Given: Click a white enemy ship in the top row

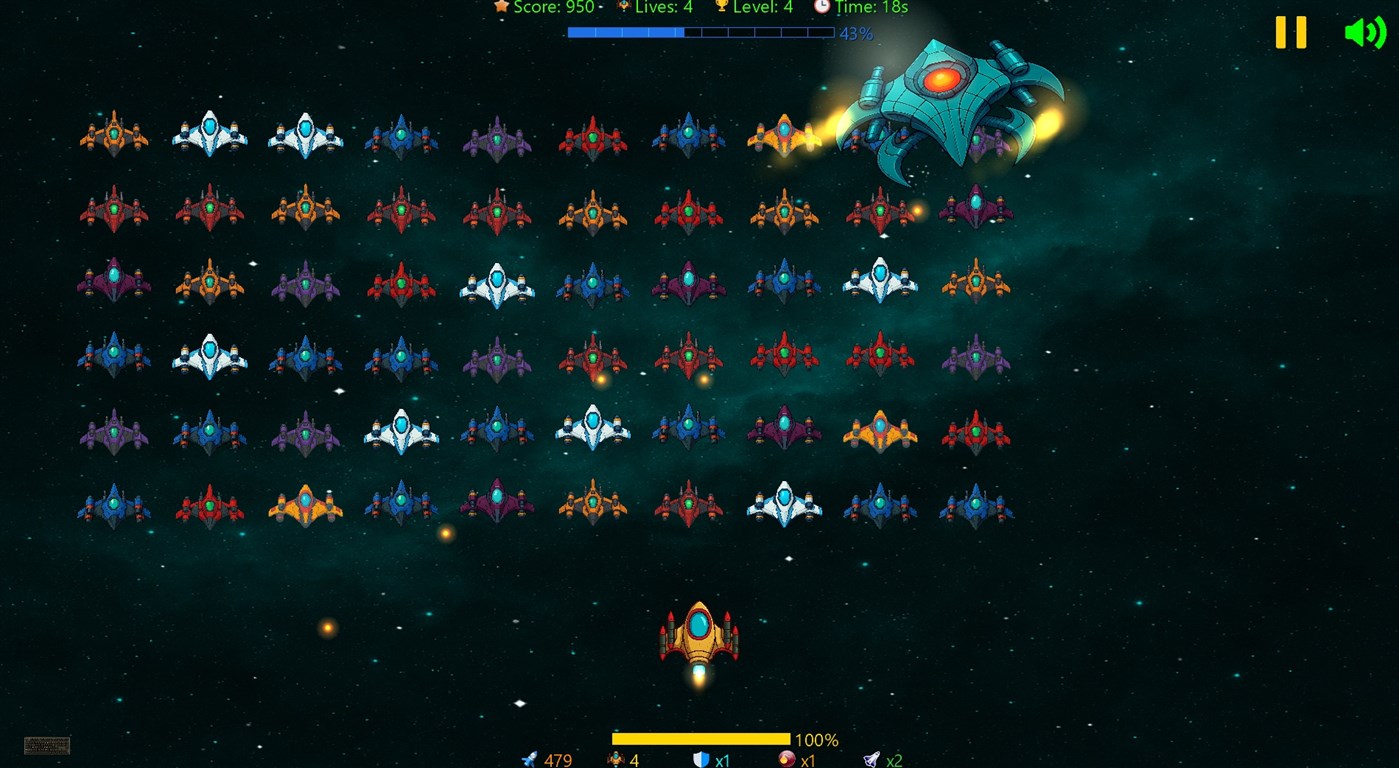Looking at the screenshot, I should [x=209, y=130].
